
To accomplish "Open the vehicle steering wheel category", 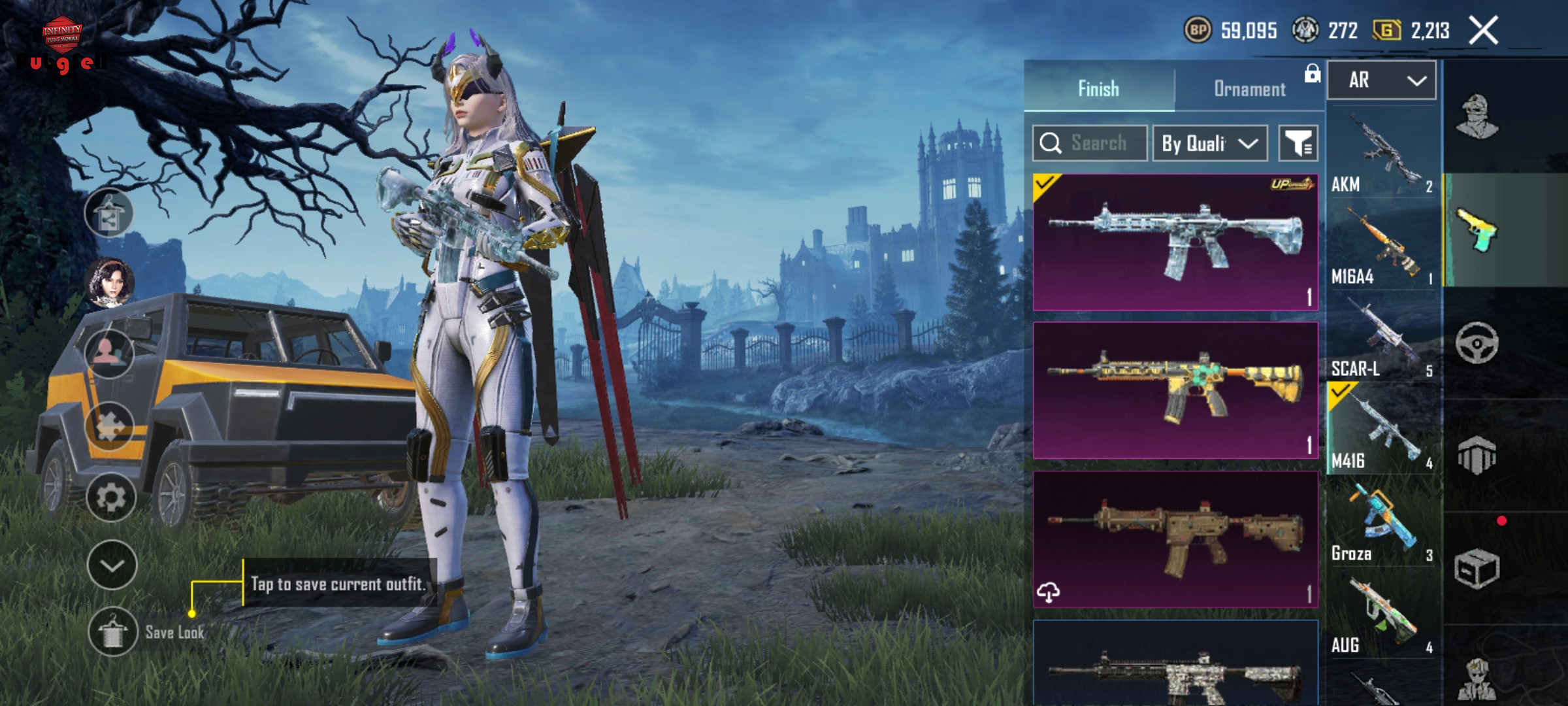I will [x=1477, y=343].
